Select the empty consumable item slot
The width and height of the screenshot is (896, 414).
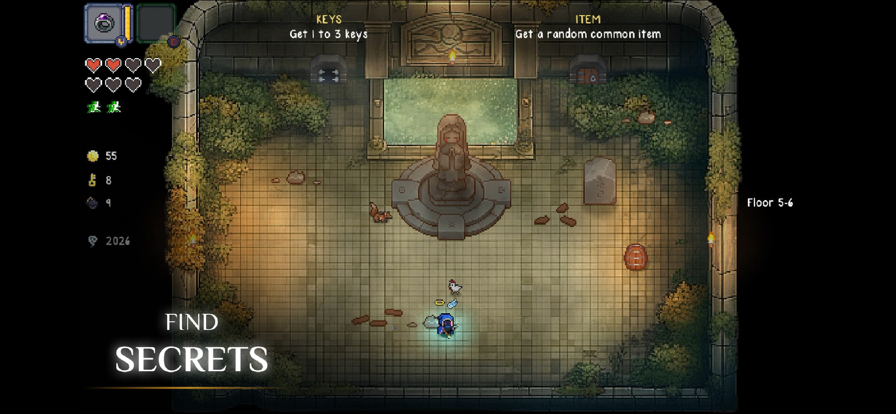155,23
